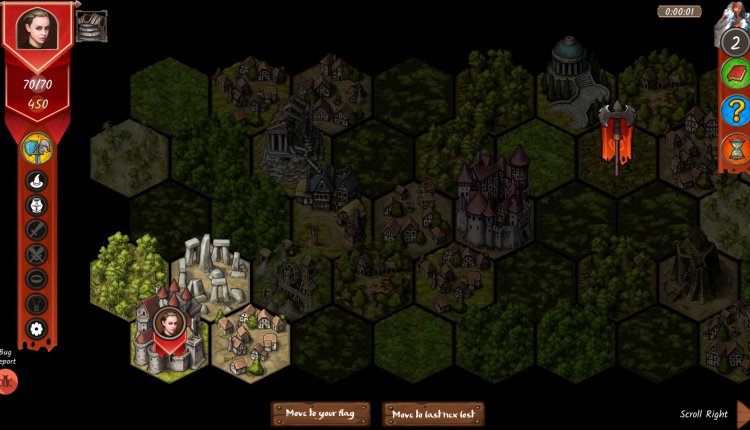The width and height of the screenshot is (750, 430).
Task: Open the scroll icon beside the portrait
Action: click(92, 24)
